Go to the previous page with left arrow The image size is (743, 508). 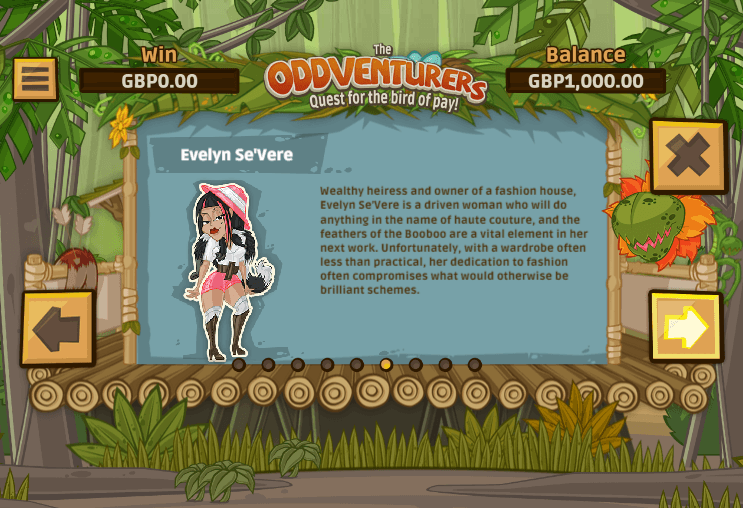tap(58, 329)
